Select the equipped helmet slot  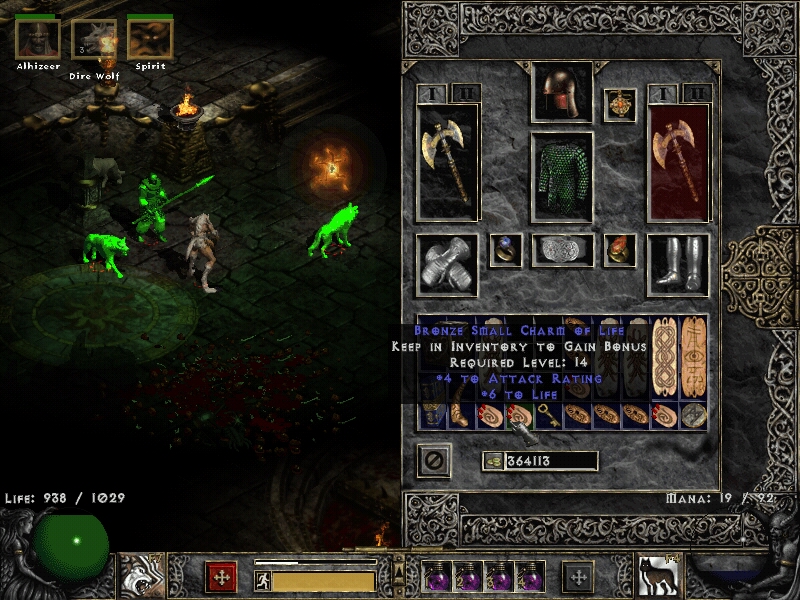(x=561, y=93)
